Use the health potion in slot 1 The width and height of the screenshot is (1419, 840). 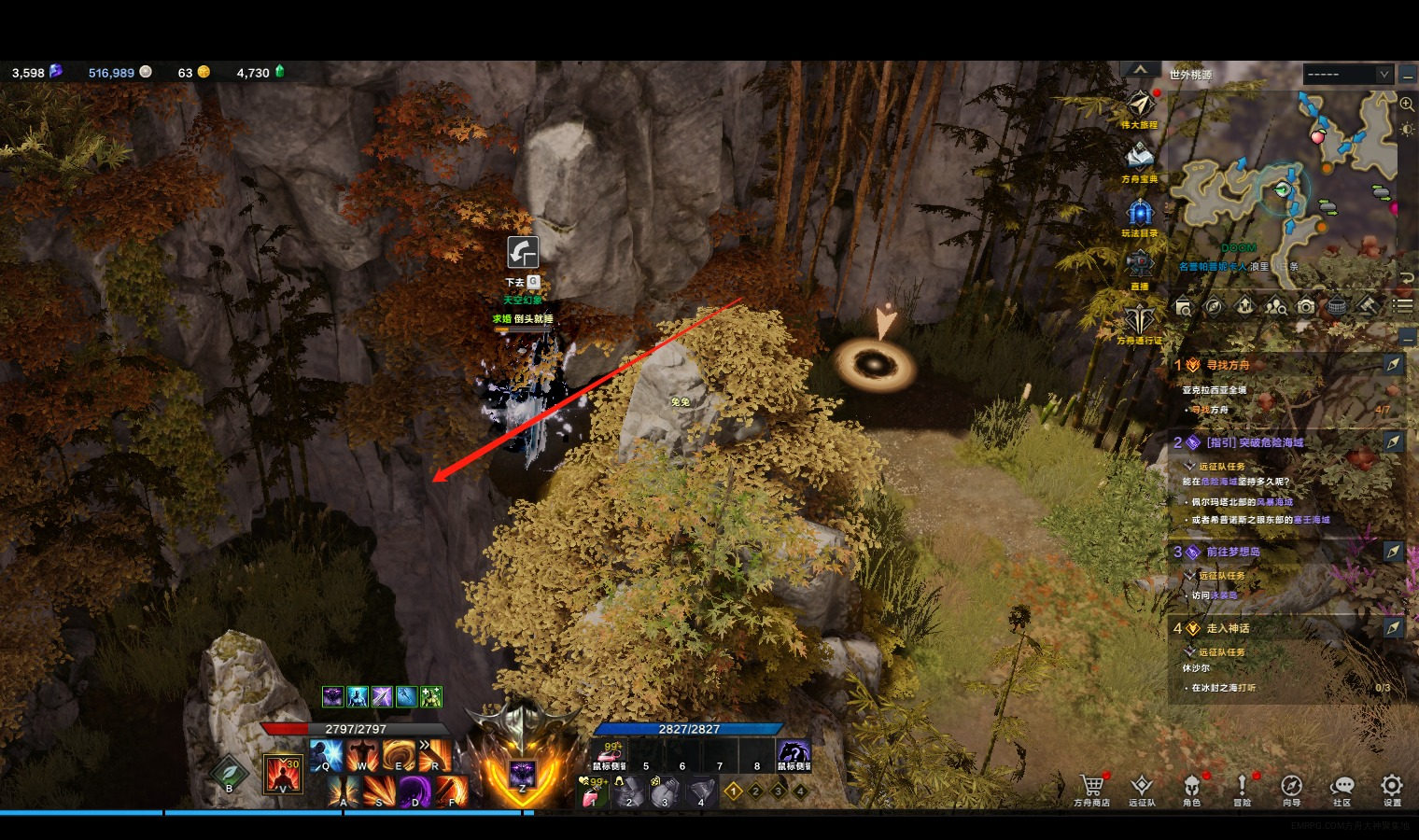point(595,792)
